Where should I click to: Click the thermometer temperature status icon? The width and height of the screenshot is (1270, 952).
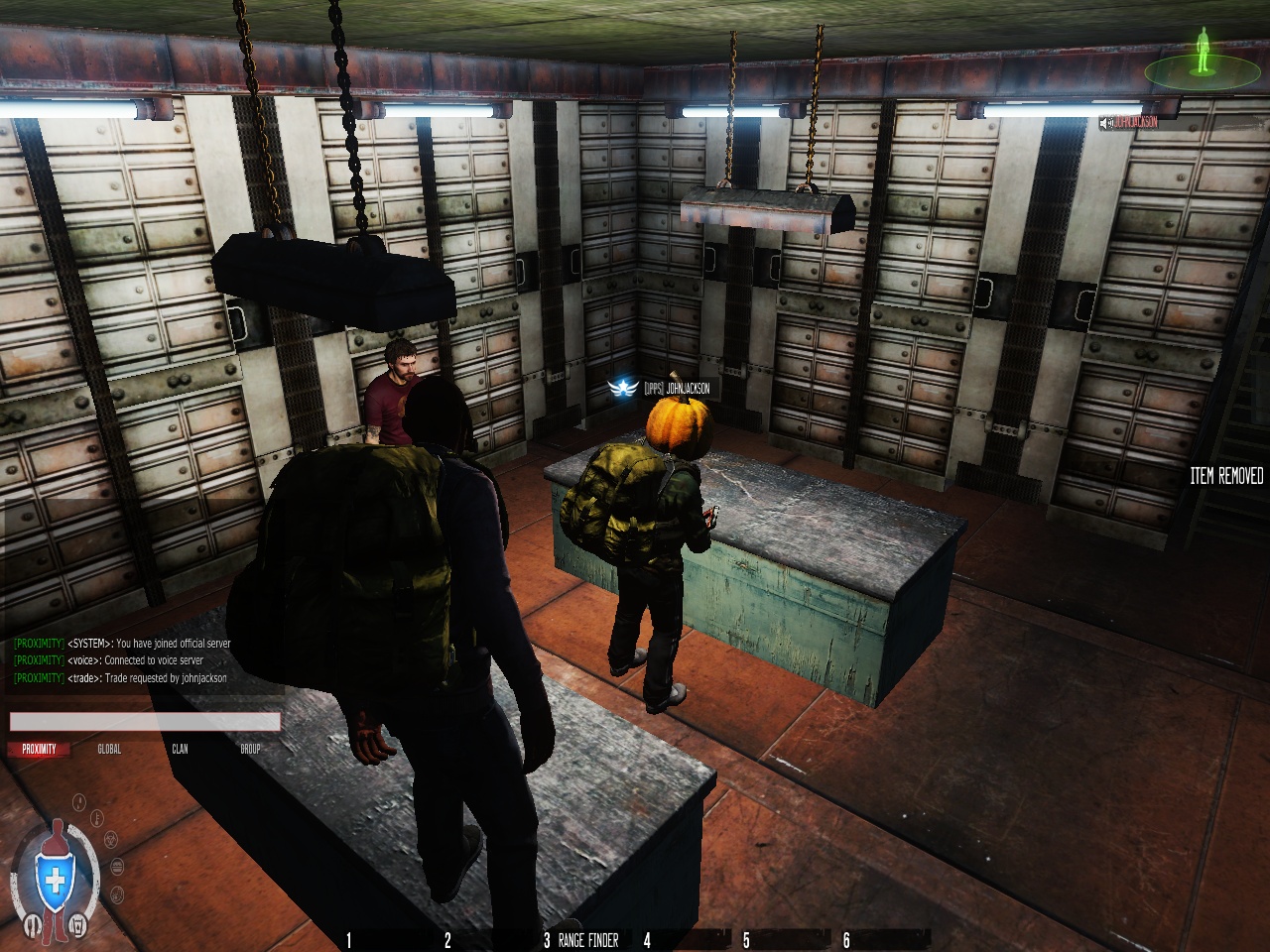point(97,817)
